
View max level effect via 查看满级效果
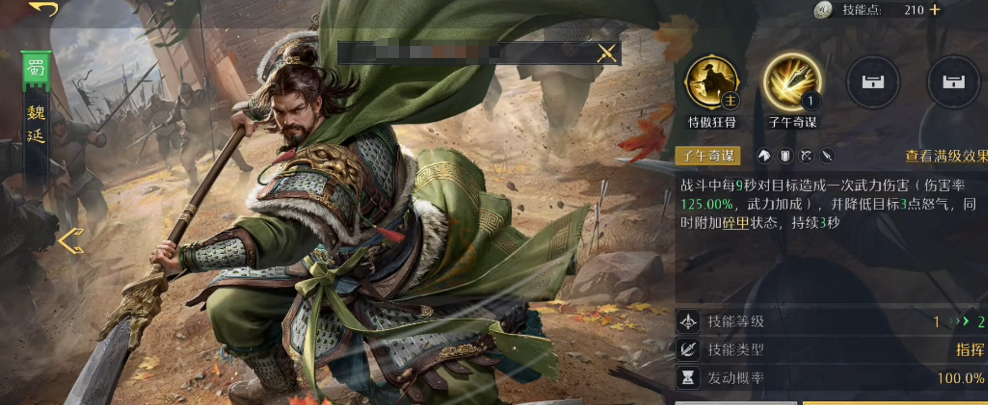click(x=945, y=156)
